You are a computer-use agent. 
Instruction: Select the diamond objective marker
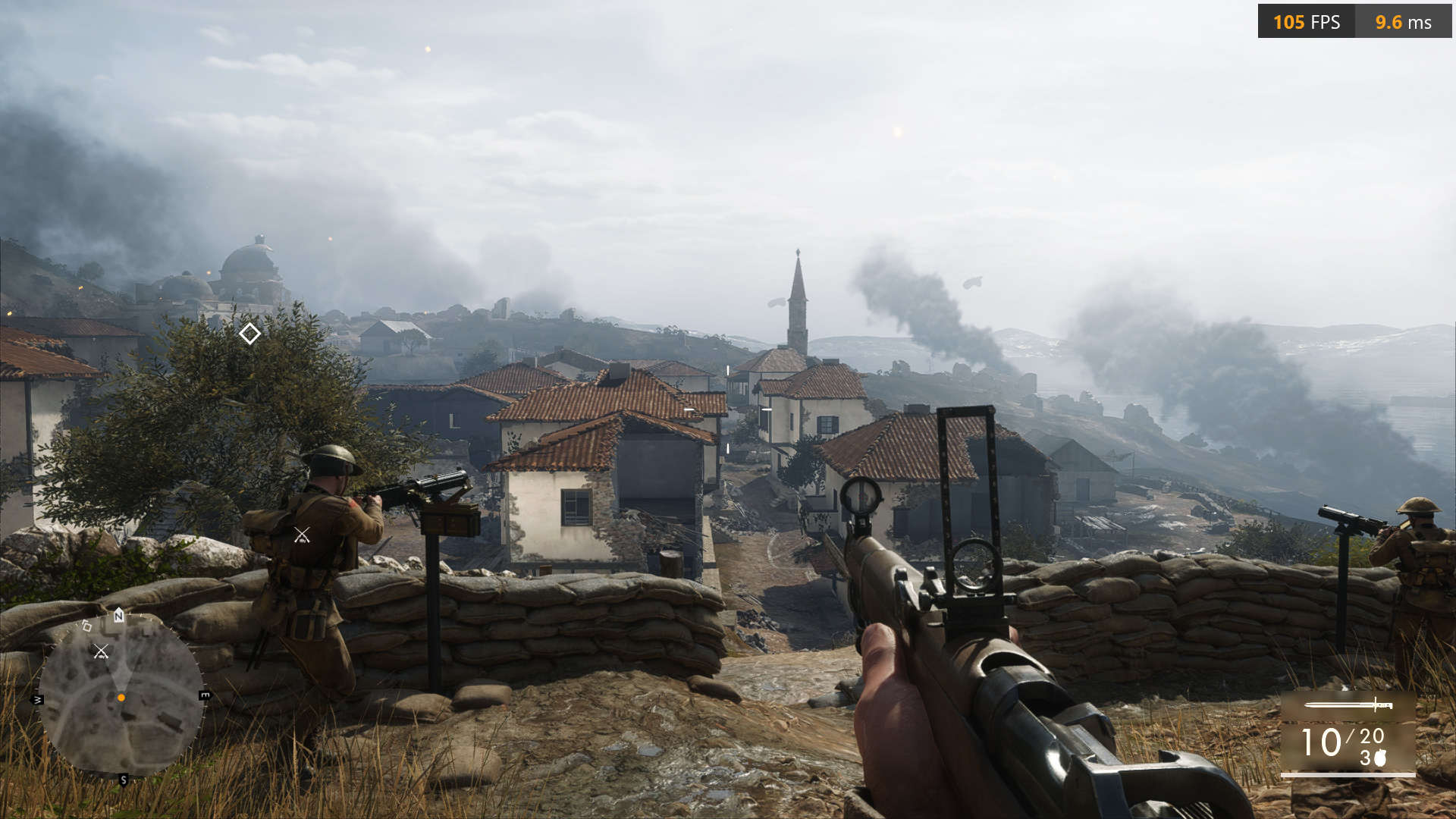click(249, 334)
